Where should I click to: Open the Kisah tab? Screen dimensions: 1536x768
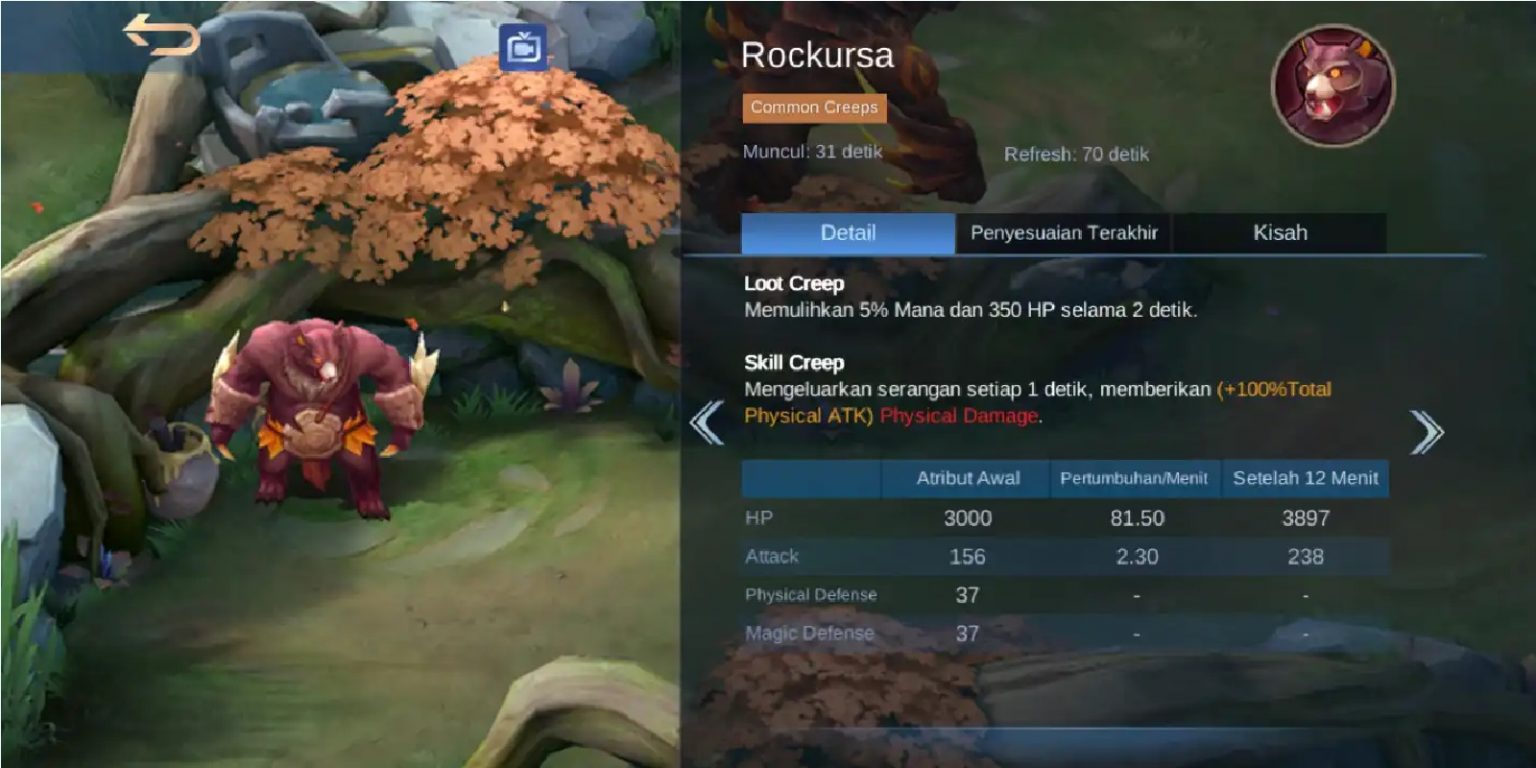[1280, 233]
